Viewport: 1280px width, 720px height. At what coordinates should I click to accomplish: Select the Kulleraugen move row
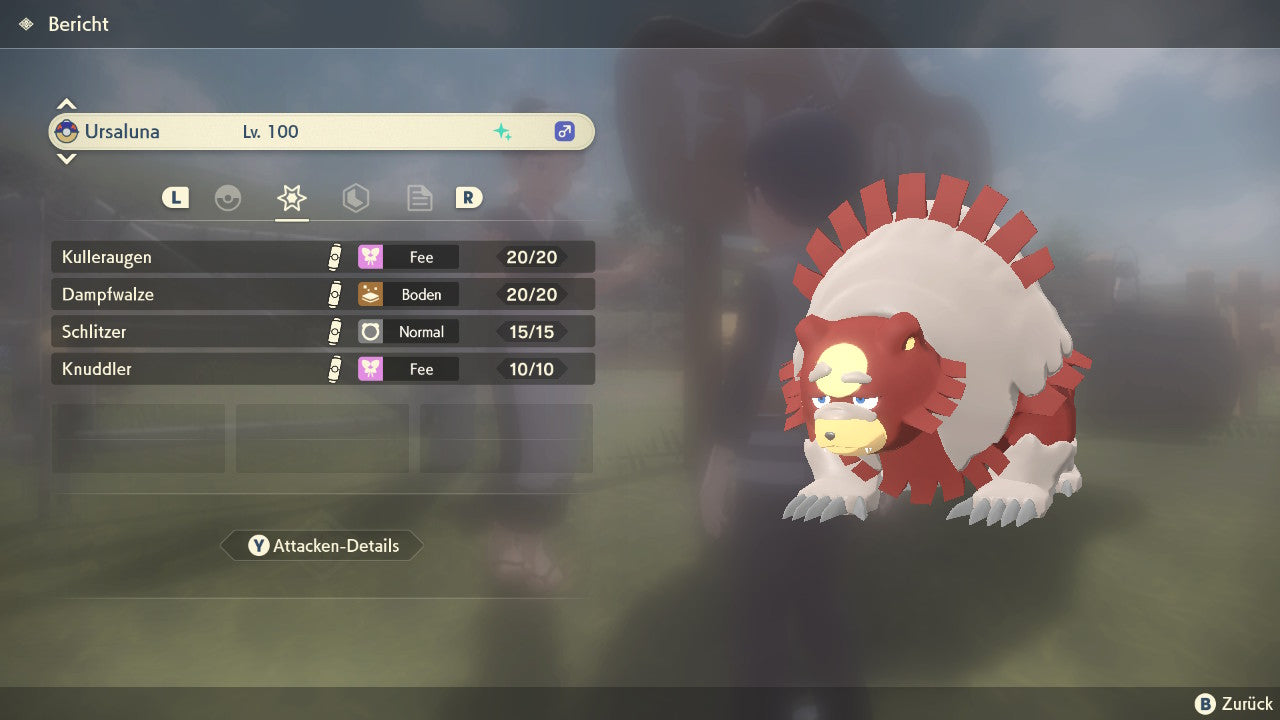(322, 257)
